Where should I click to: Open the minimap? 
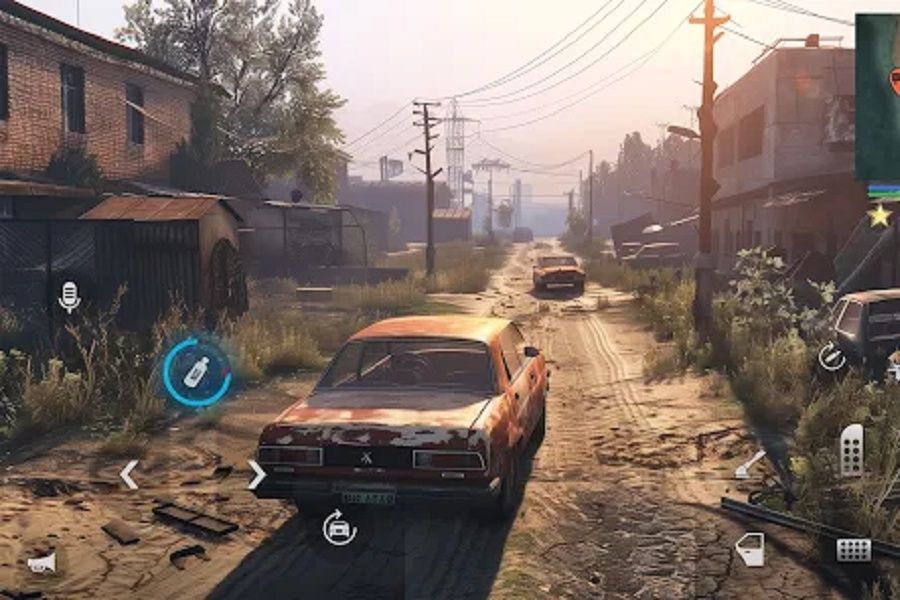click(877, 97)
